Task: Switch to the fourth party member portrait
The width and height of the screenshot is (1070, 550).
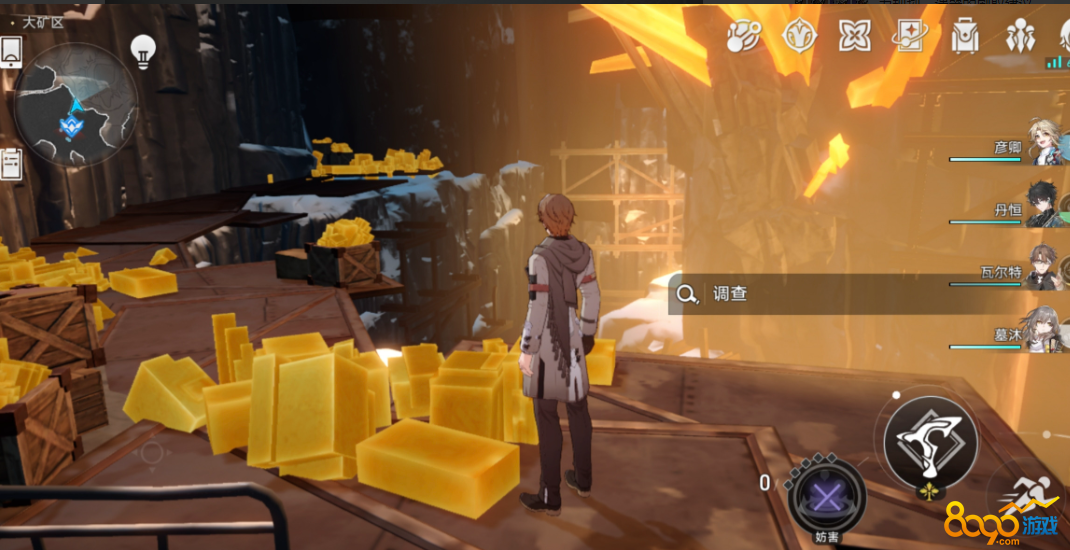Action: 1043,329
